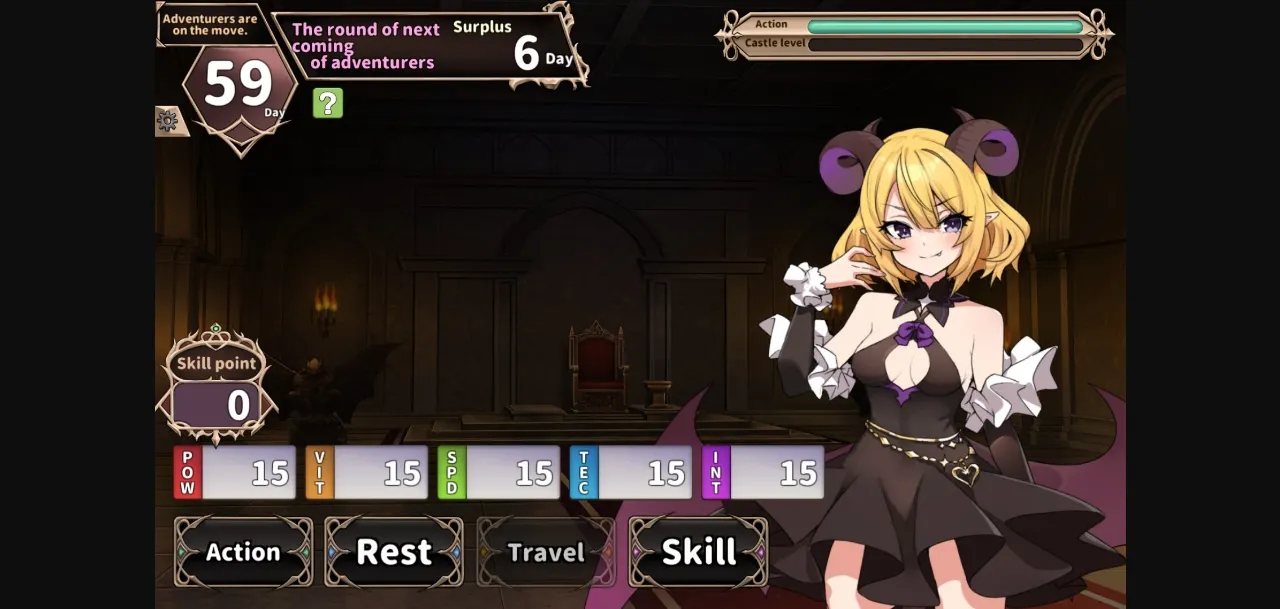
Task: Select the TEC stat box
Action: point(631,473)
